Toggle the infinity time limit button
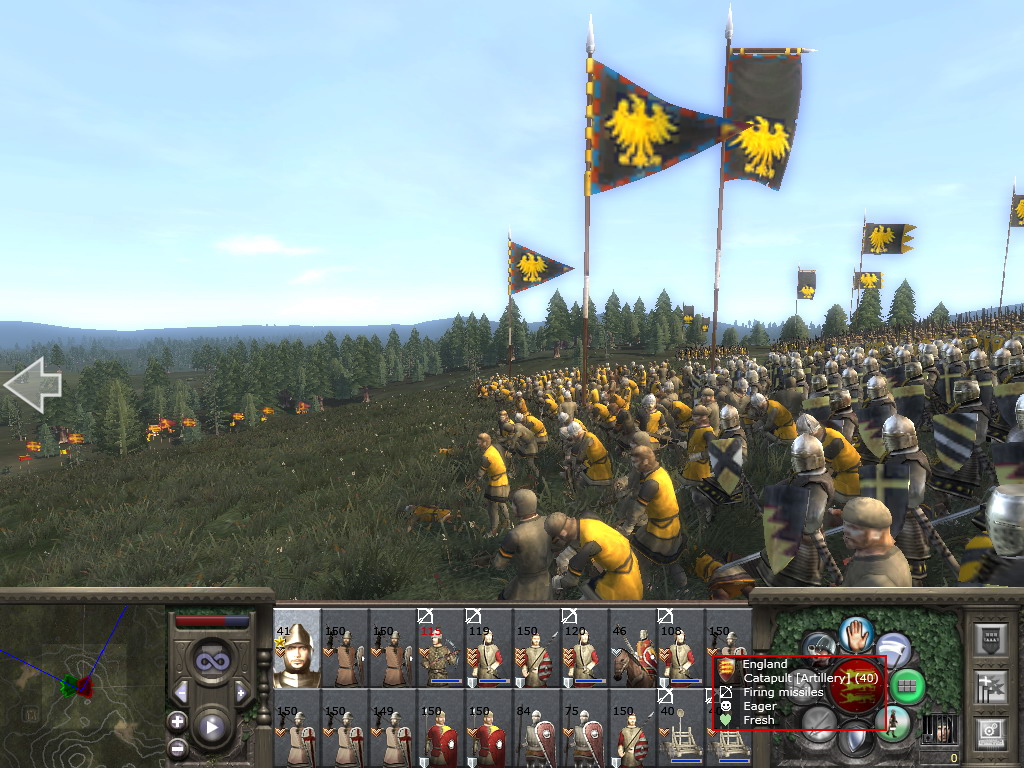The image size is (1024, 768). click(x=210, y=661)
